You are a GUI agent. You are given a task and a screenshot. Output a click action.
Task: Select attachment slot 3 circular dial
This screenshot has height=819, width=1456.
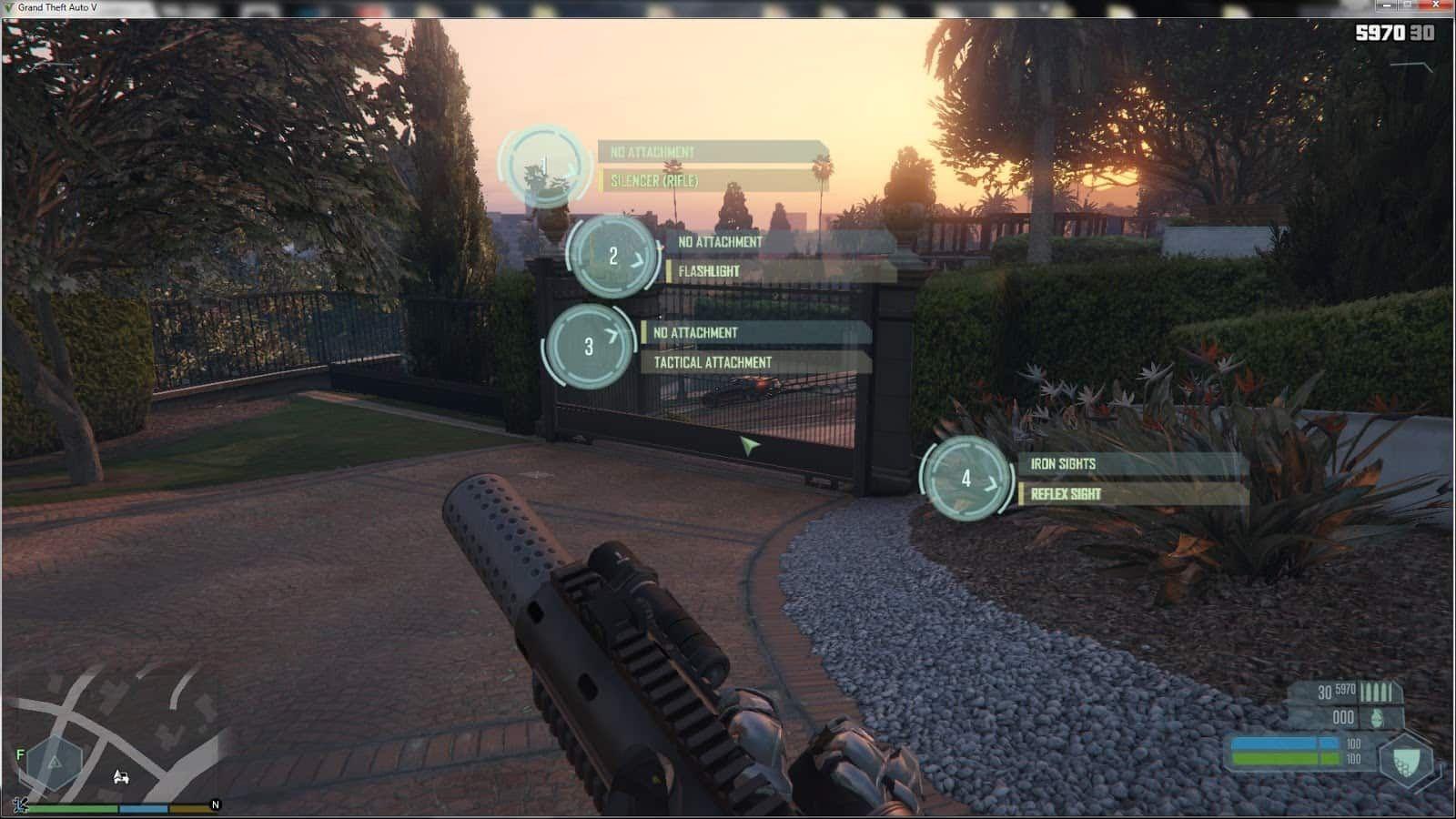(590, 345)
